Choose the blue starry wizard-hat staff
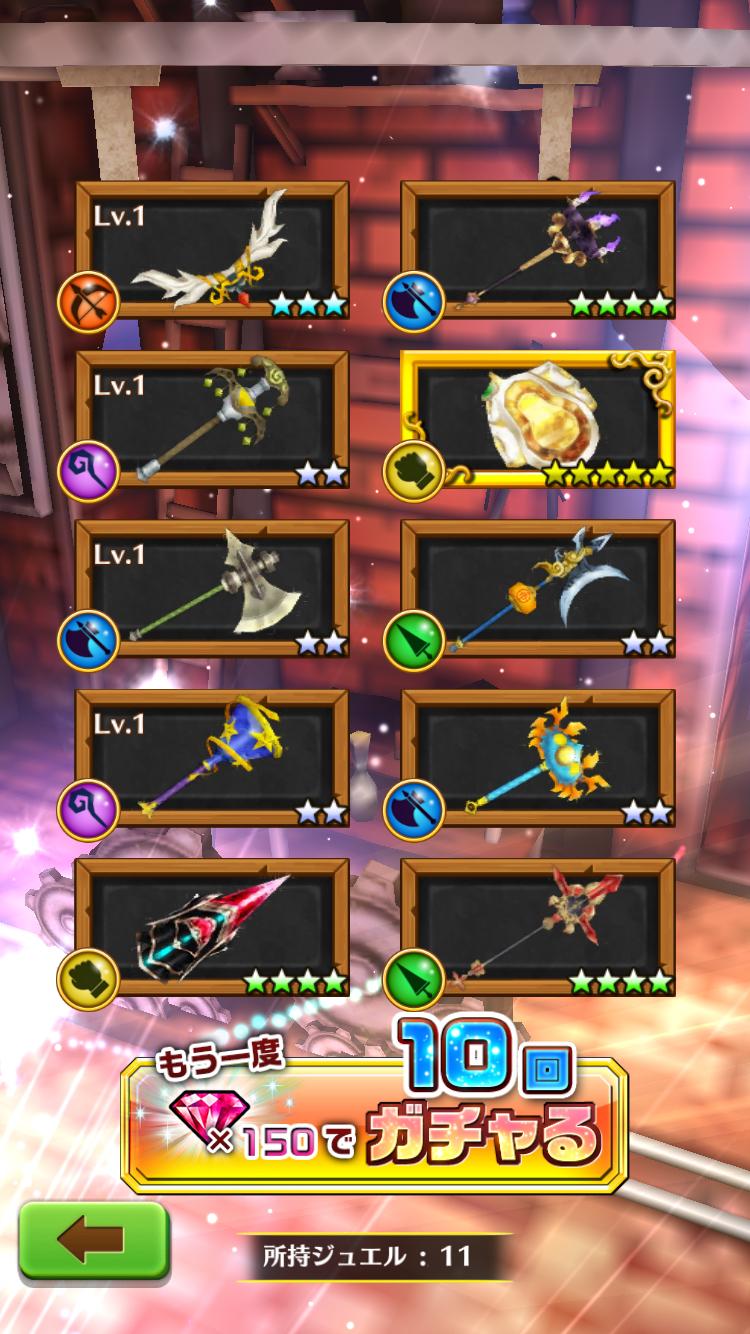The width and height of the screenshot is (750, 1334). pos(212,757)
